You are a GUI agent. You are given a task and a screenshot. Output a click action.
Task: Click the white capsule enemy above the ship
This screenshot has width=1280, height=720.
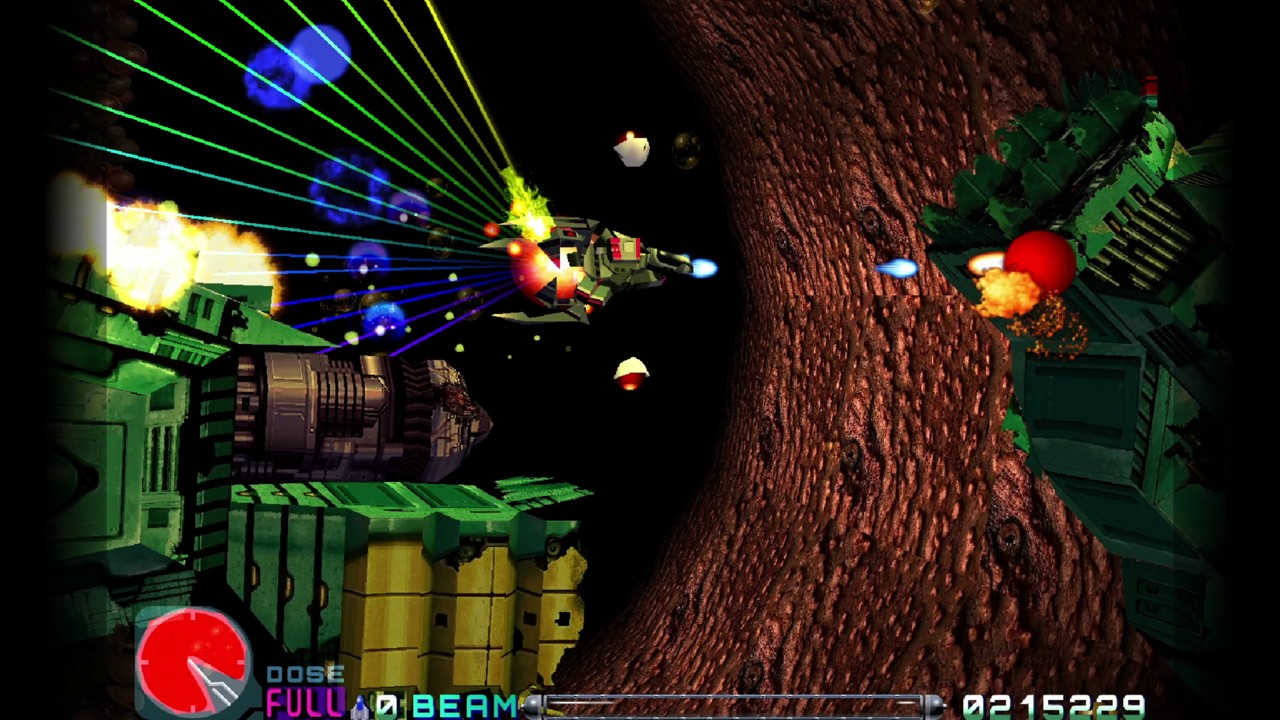pos(630,148)
